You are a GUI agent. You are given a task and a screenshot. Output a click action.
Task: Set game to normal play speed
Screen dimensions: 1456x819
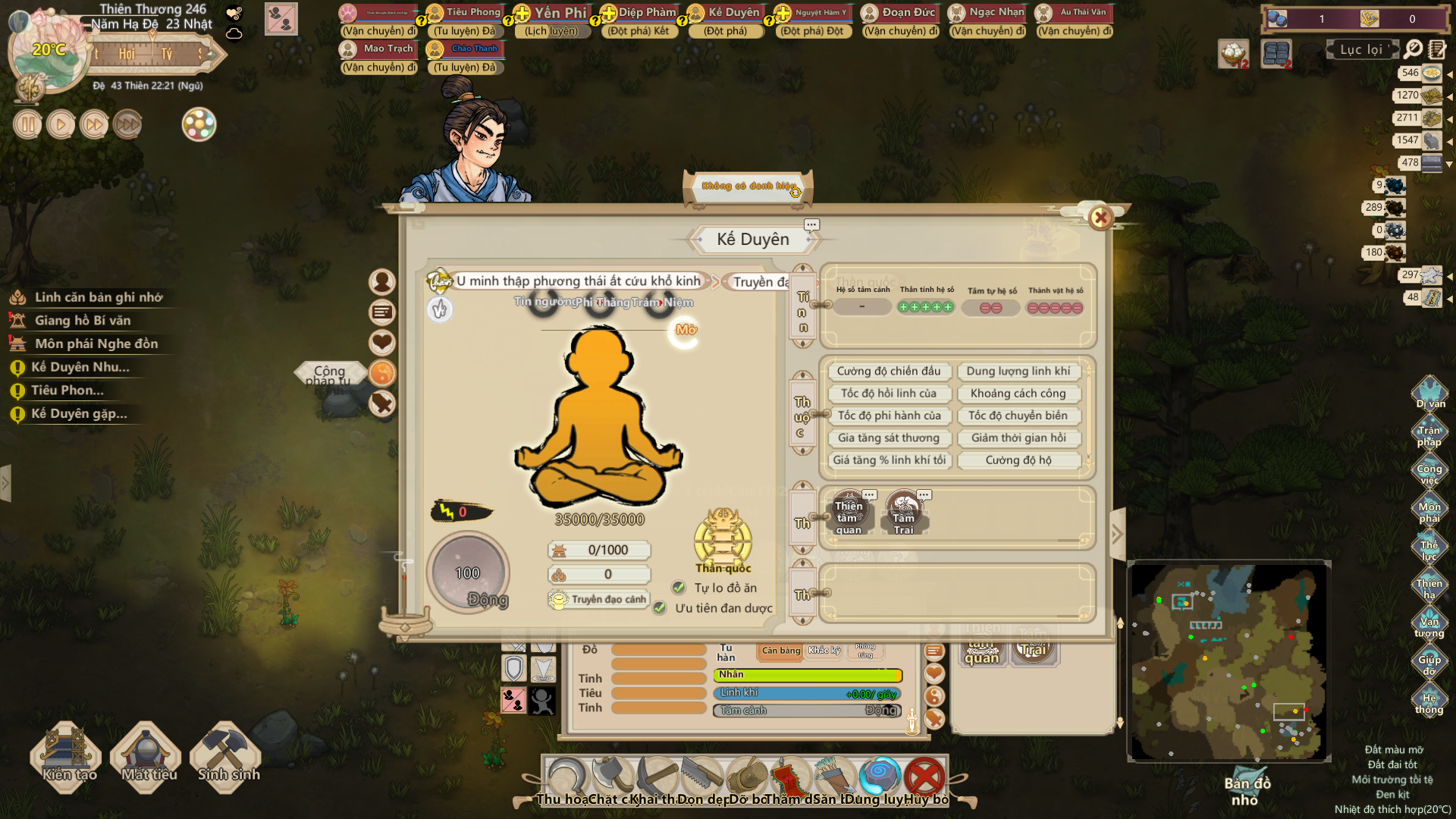click(x=61, y=124)
